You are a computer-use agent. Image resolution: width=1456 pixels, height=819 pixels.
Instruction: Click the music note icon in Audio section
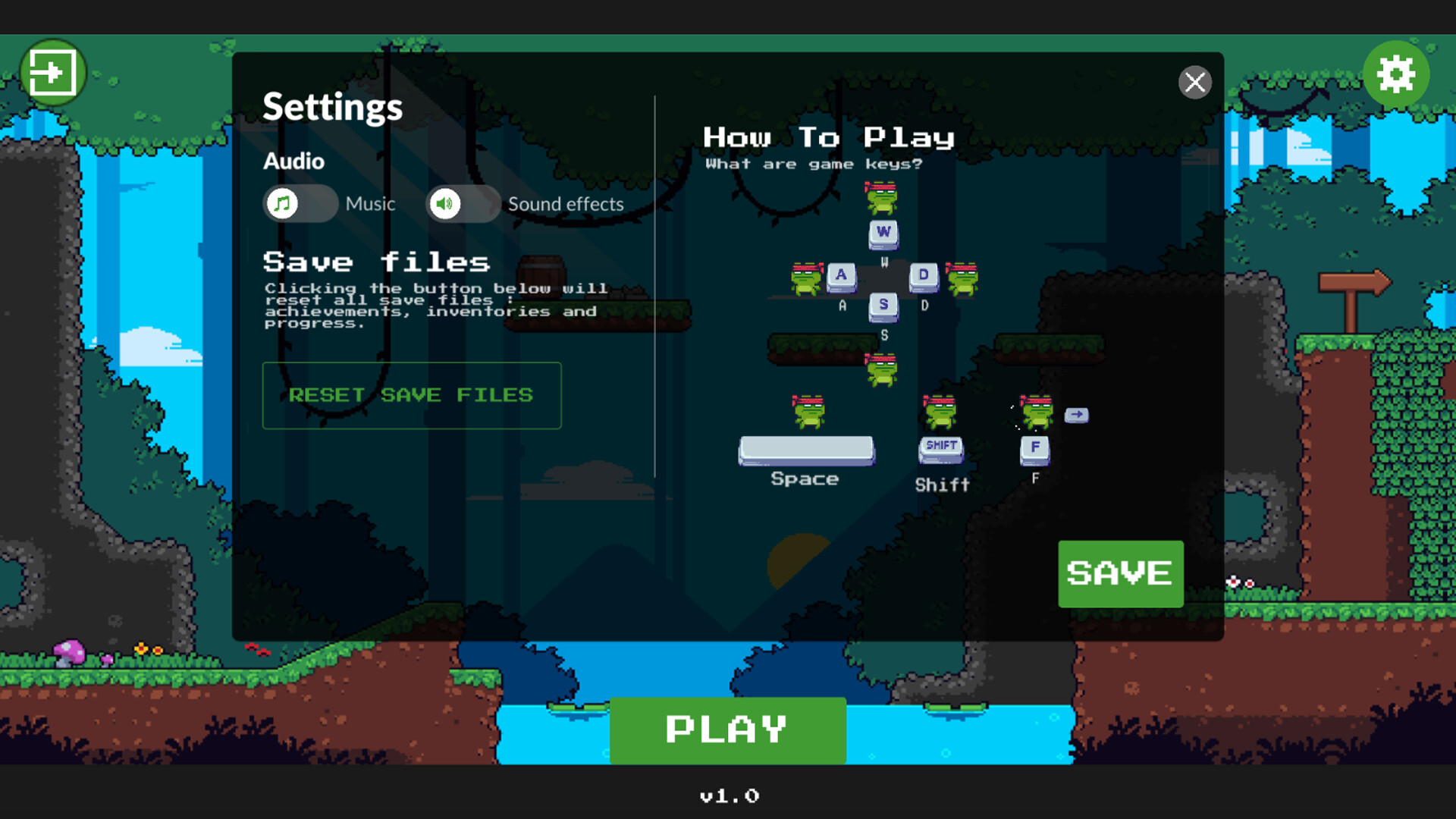tap(281, 203)
